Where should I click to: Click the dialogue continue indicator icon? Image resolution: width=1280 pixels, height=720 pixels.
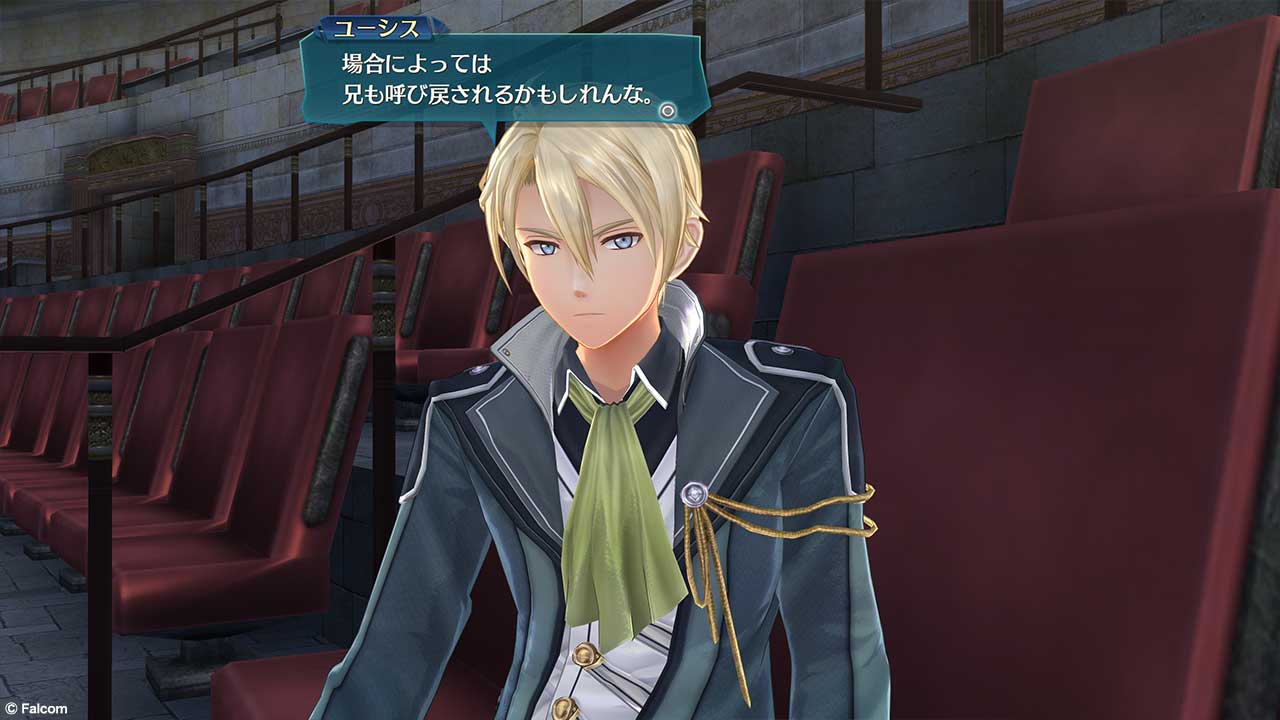[668, 110]
